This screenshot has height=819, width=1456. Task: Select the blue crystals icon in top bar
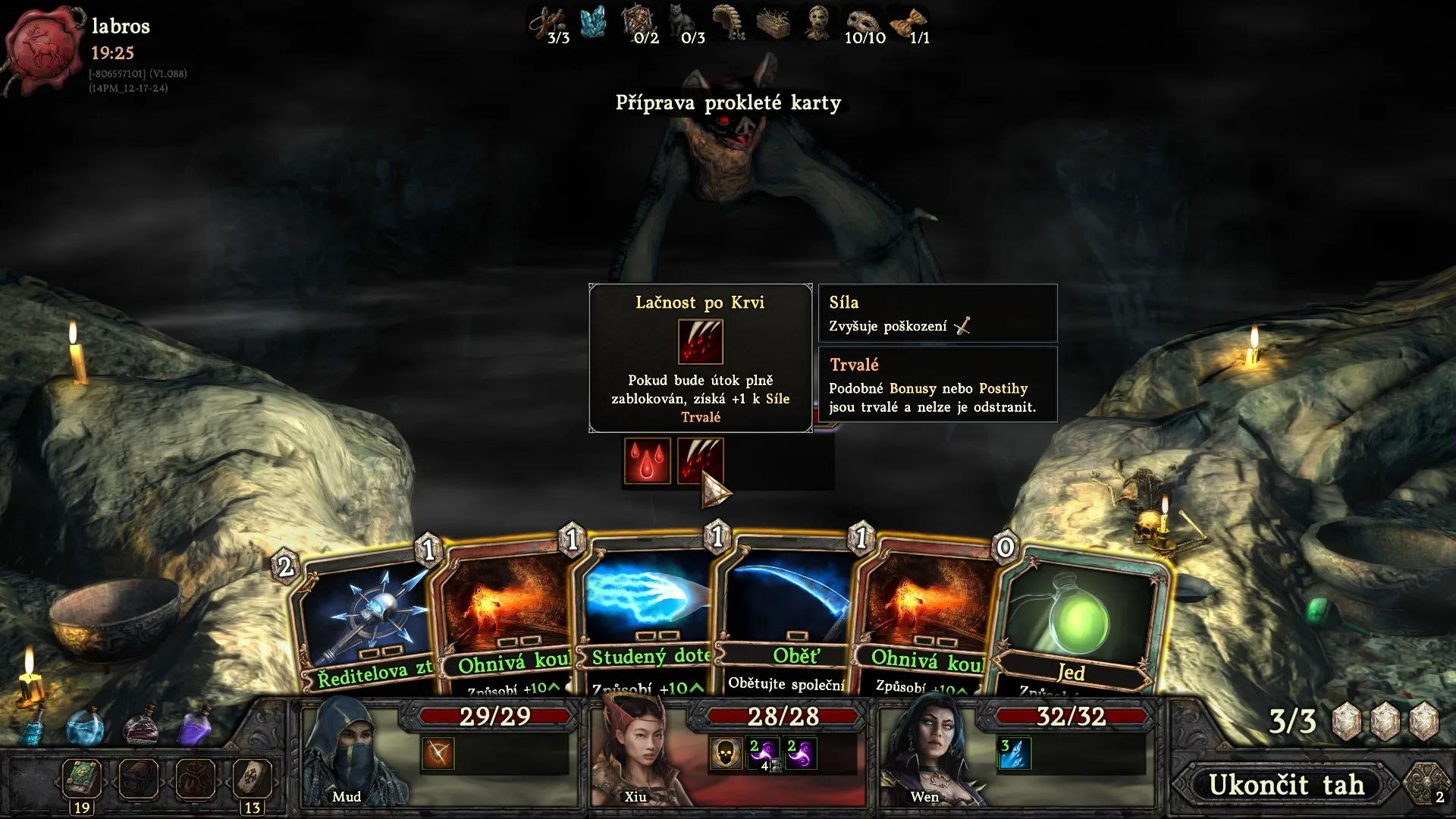(x=592, y=23)
